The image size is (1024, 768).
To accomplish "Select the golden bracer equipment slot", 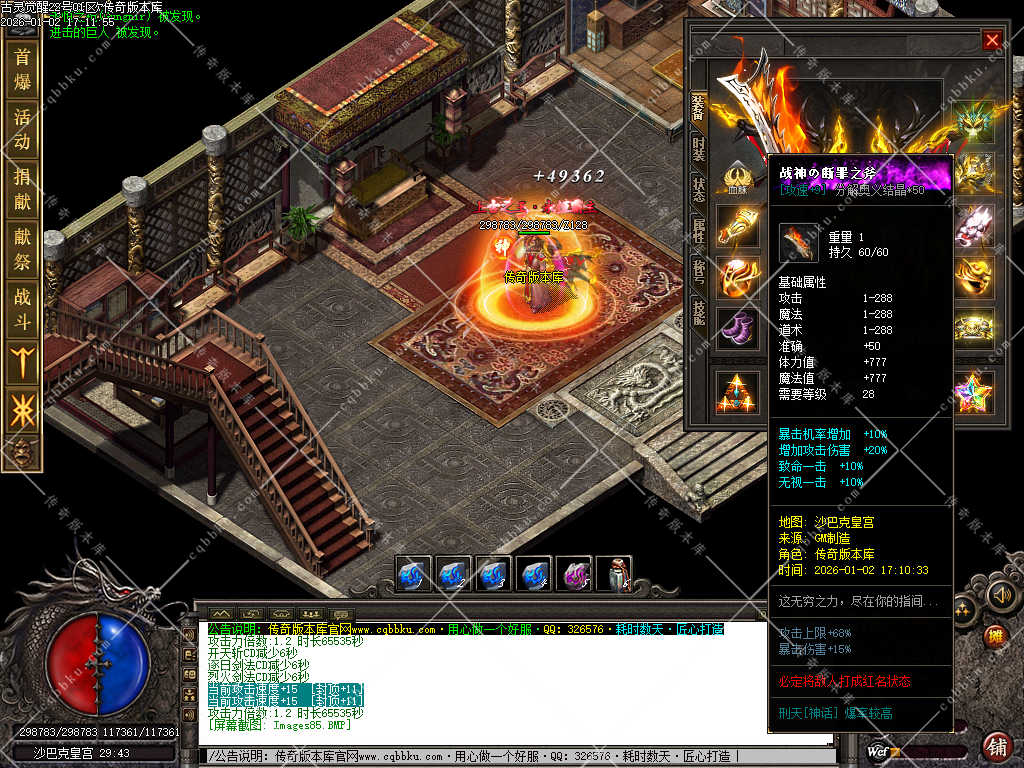I will 738,225.
